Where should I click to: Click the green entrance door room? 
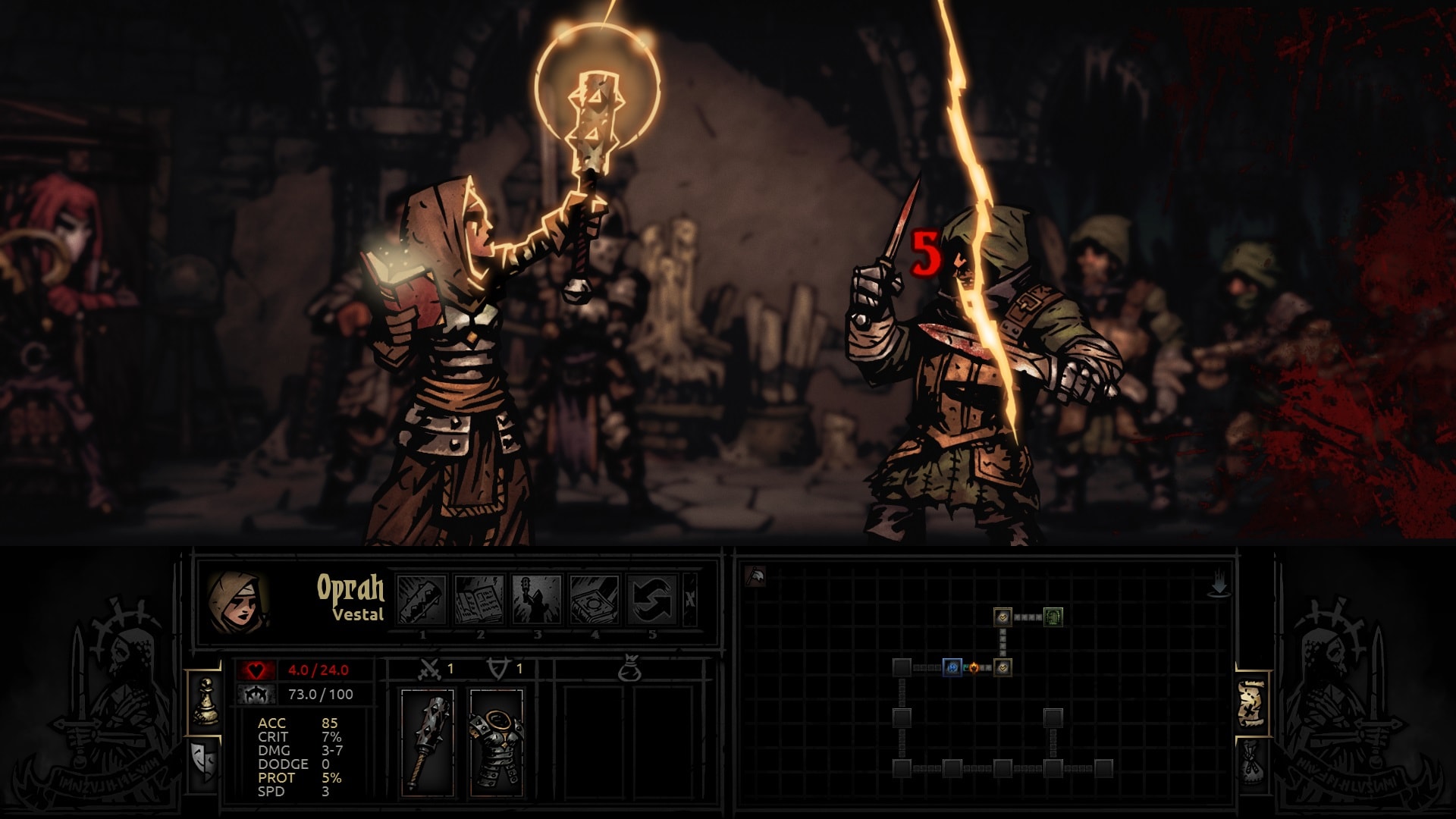(1053, 617)
